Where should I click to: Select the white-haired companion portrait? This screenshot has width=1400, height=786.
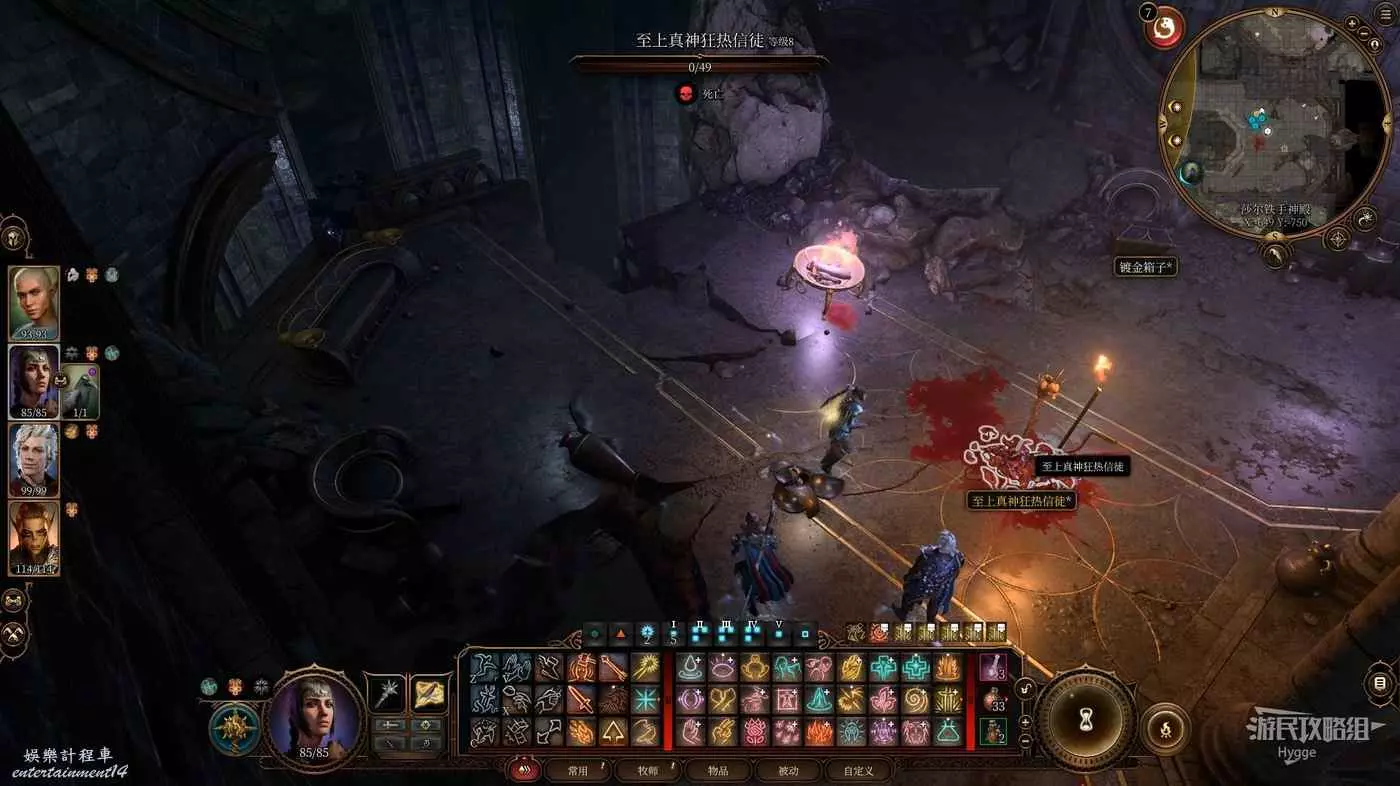(34, 459)
